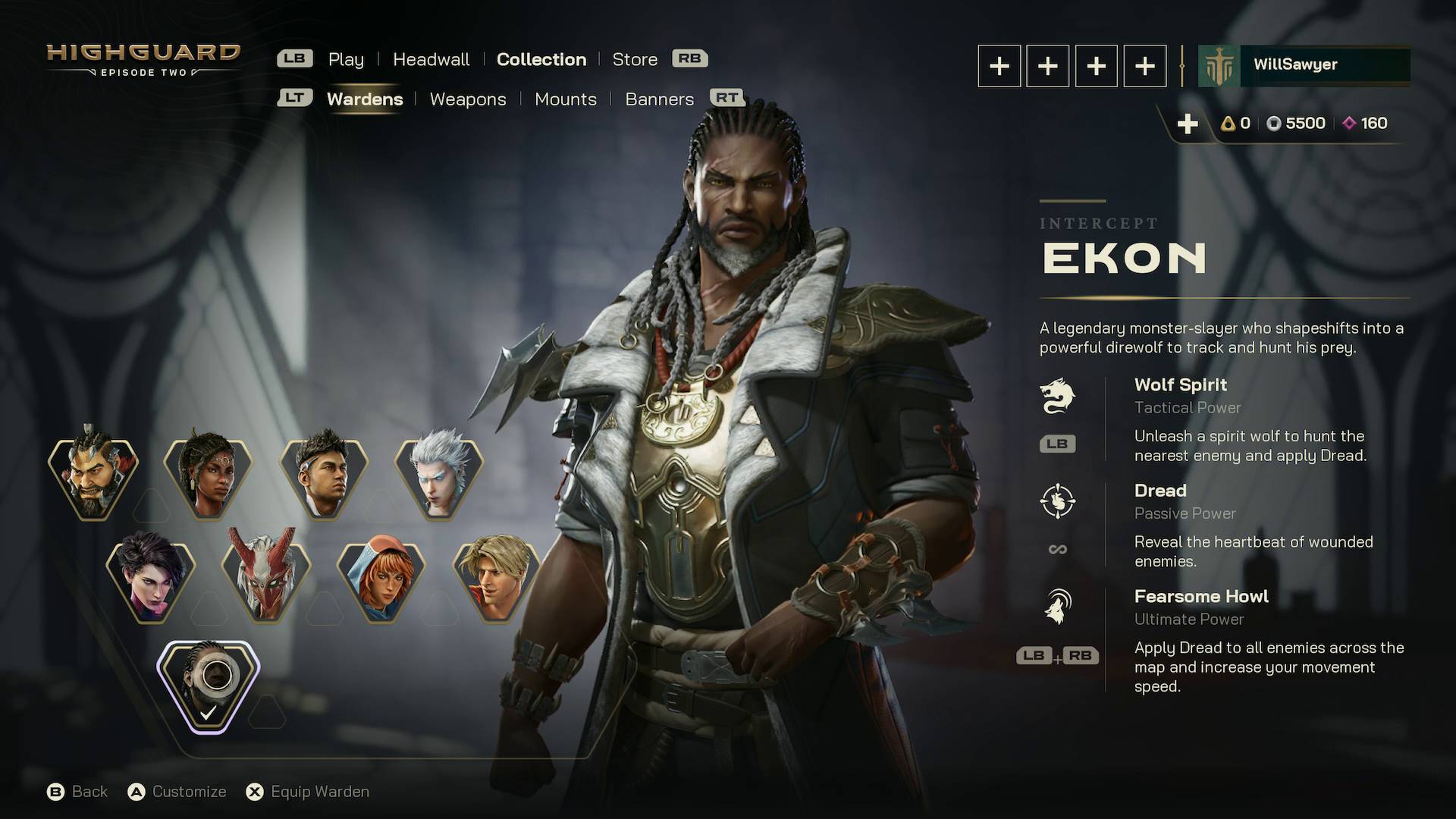Switch to the Store tab
This screenshot has width=1456, height=819.
[x=635, y=59]
